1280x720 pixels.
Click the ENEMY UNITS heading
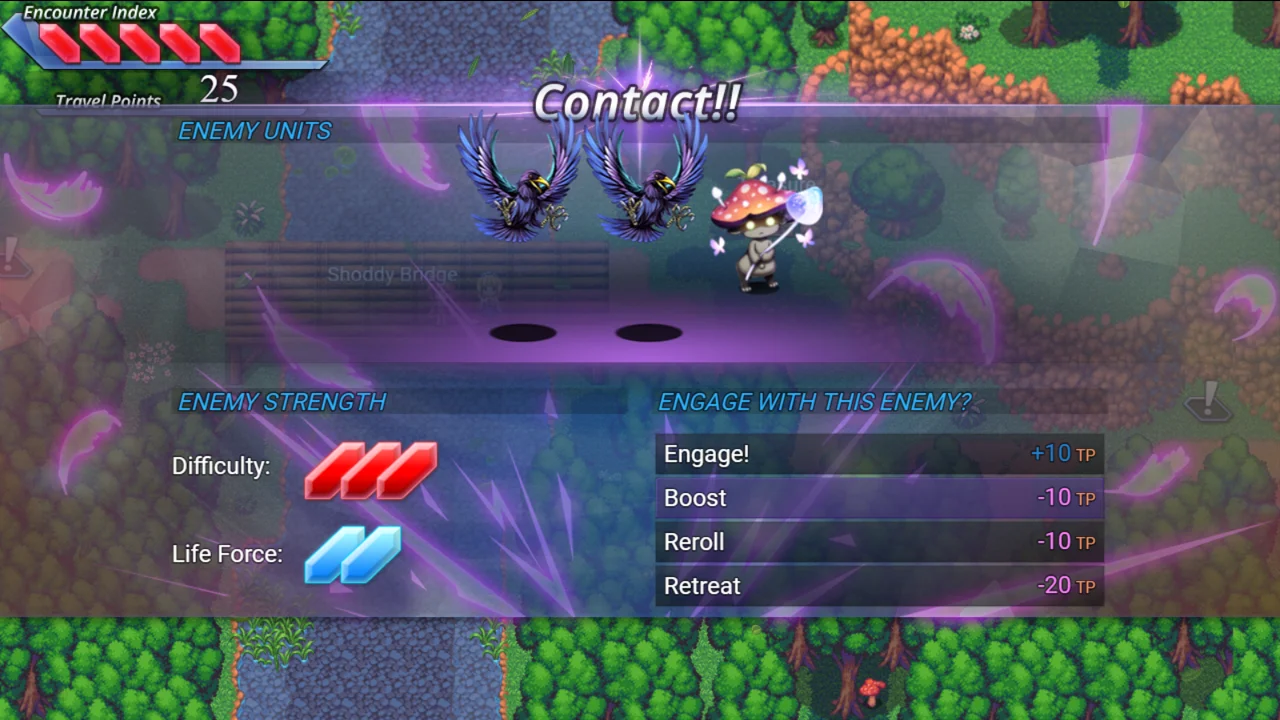254,131
